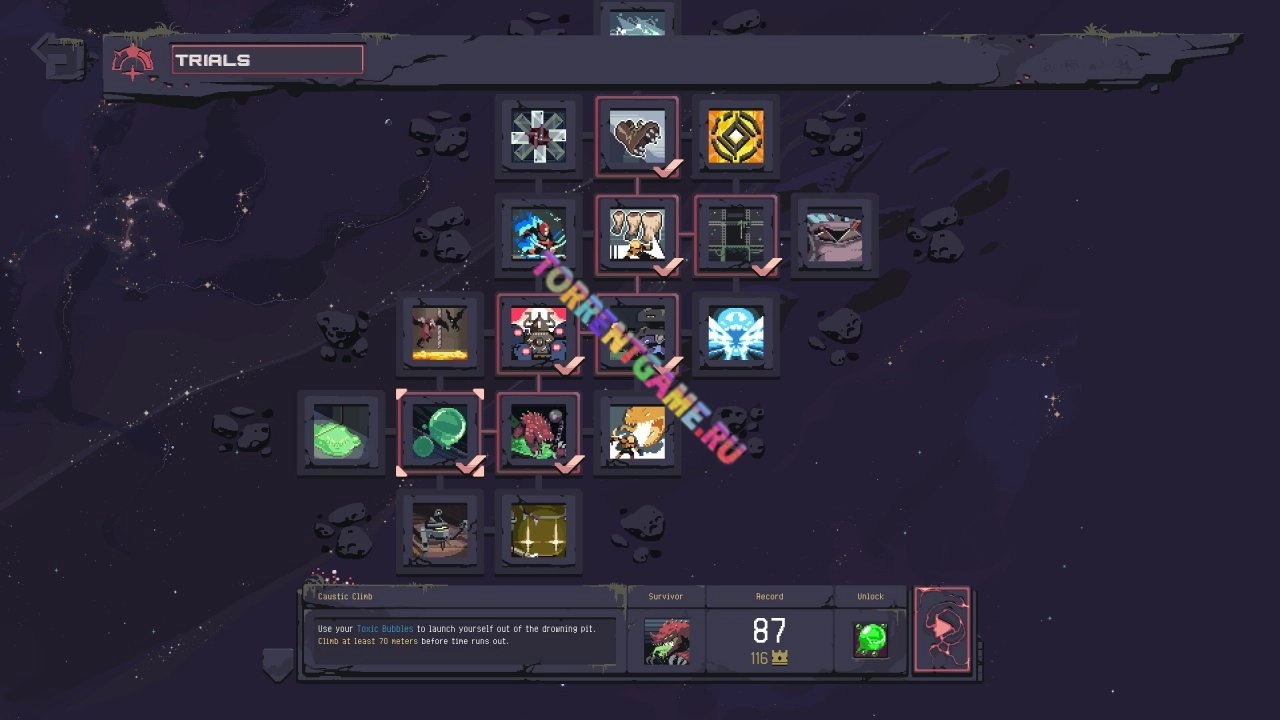1280x720 pixels.
Task: Select the lava and bat trial tile
Action: click(x=440, y=335)
